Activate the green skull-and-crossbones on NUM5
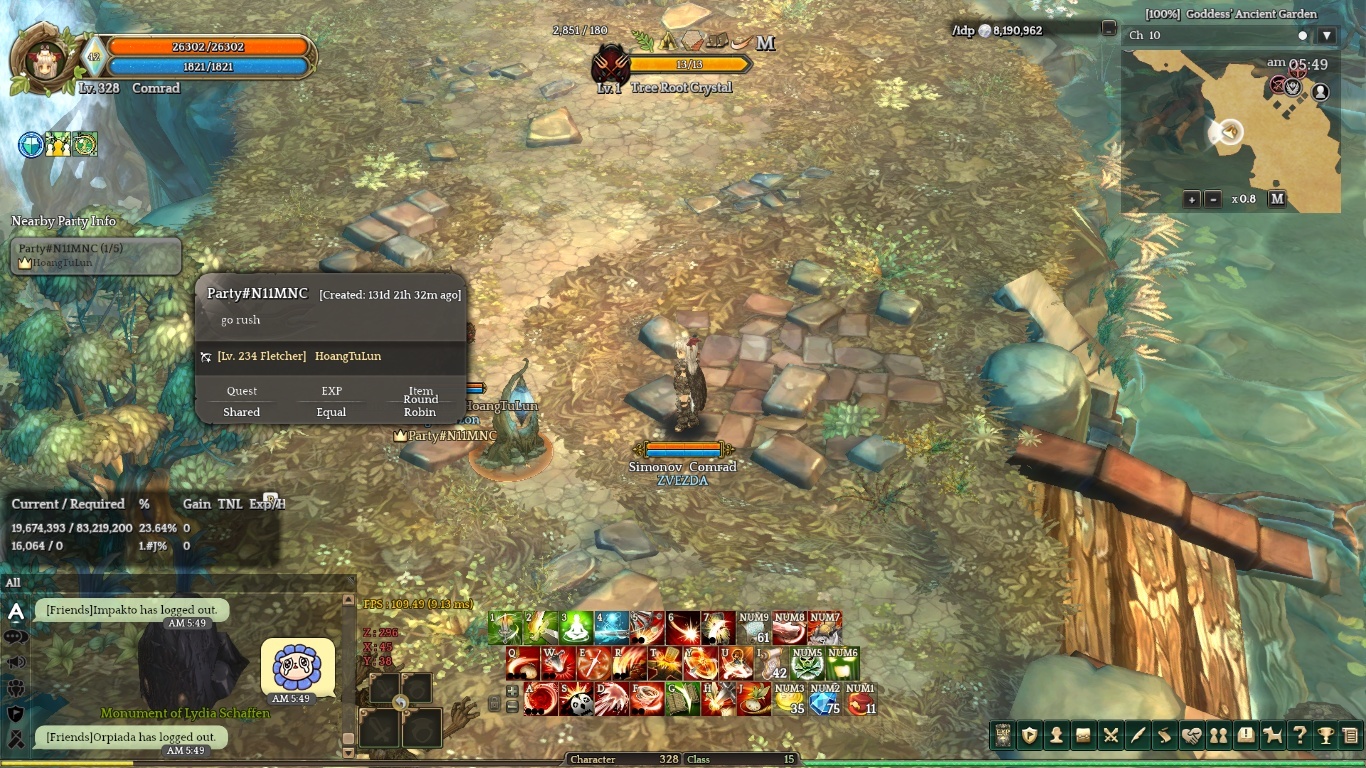This screenshot has width=1366, height=768. (x=807, y=663)
